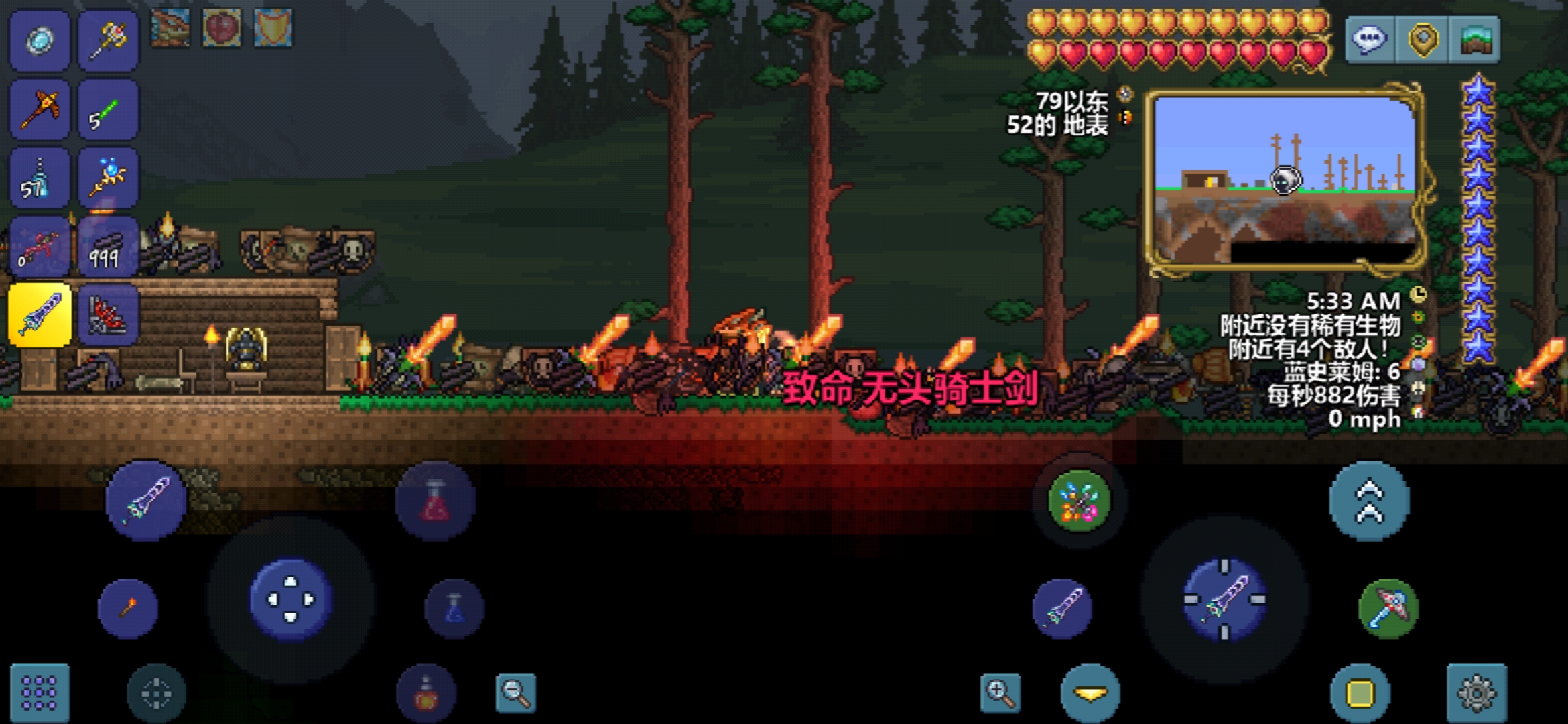This screenshot has width=1568, height=724.
Task: Select the magic mirror hotbar slot
Action: [39, 42]
